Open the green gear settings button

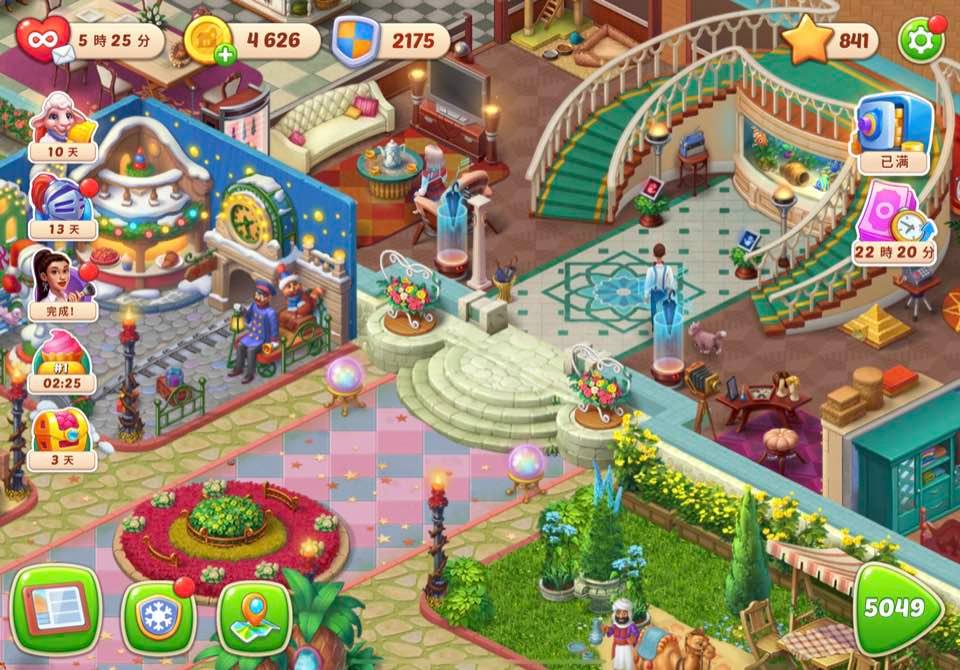(921, 41)
